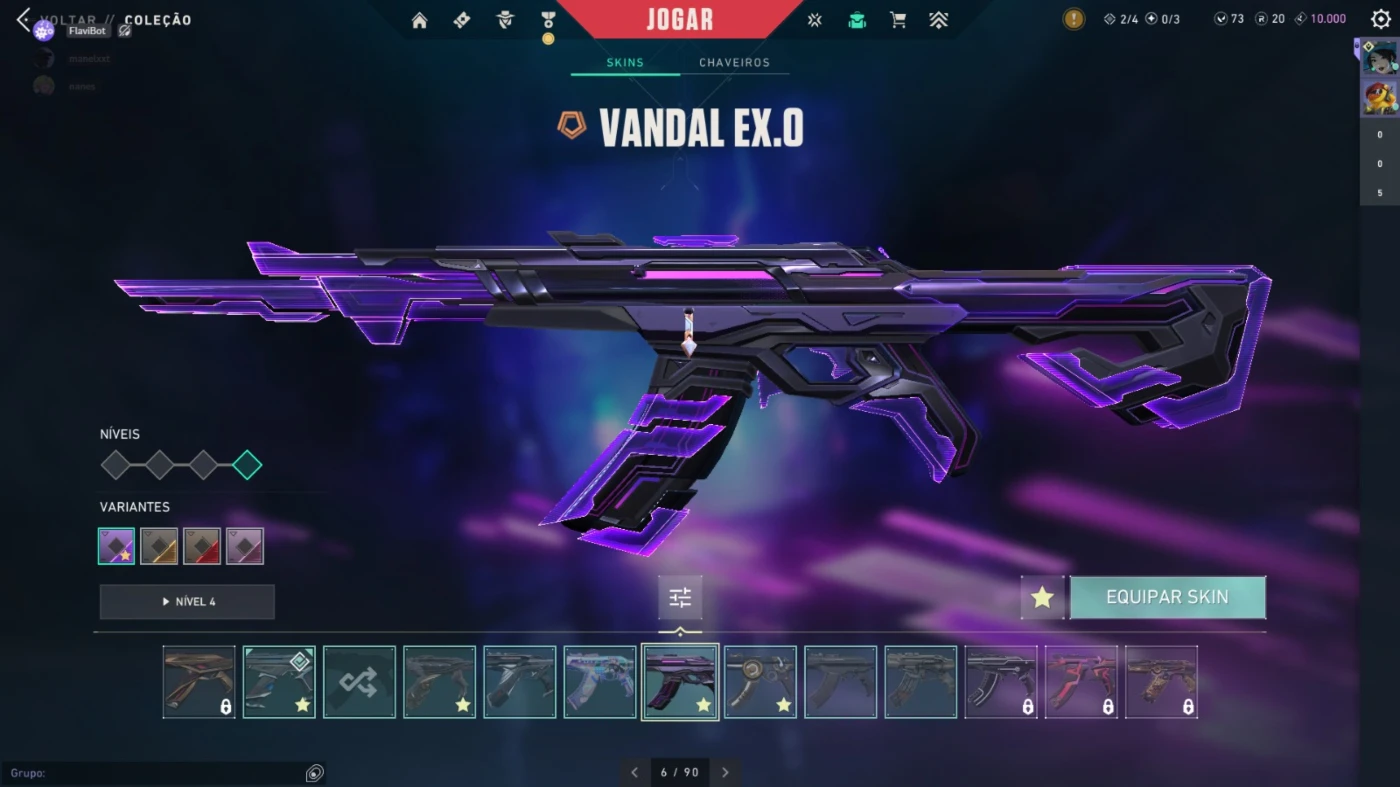This screenshot has height=787, width=1400.
Task: Go to the next skin page arrow
Action: (x=725, y=772)
